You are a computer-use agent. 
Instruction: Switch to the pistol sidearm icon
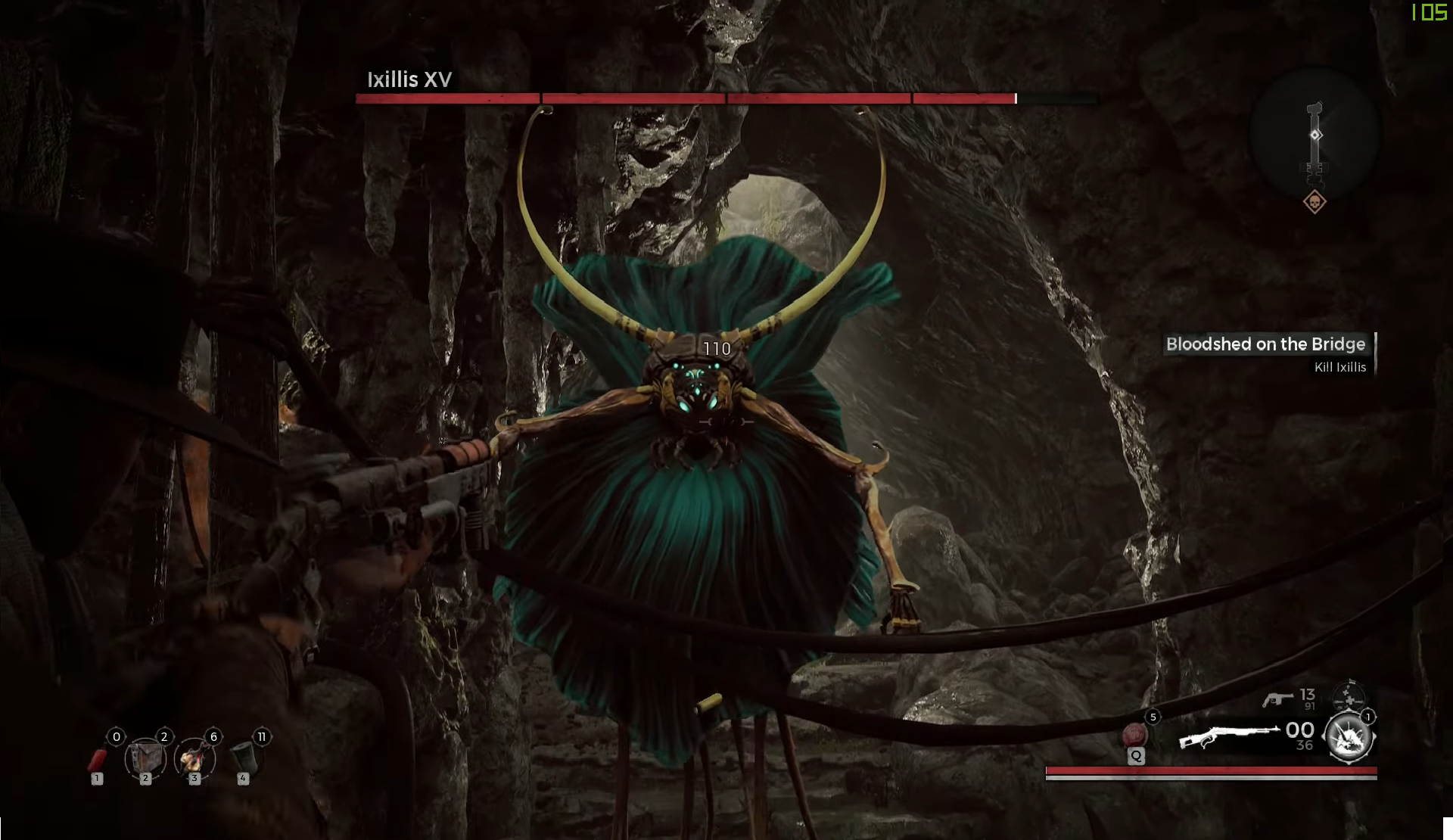click(1277, 700)
